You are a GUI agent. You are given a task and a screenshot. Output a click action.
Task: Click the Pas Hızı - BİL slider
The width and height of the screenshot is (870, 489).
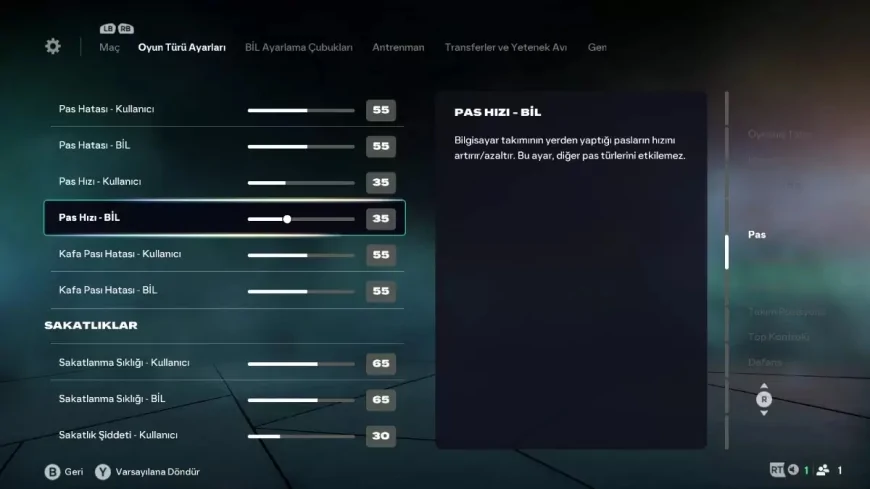point(301,218)
